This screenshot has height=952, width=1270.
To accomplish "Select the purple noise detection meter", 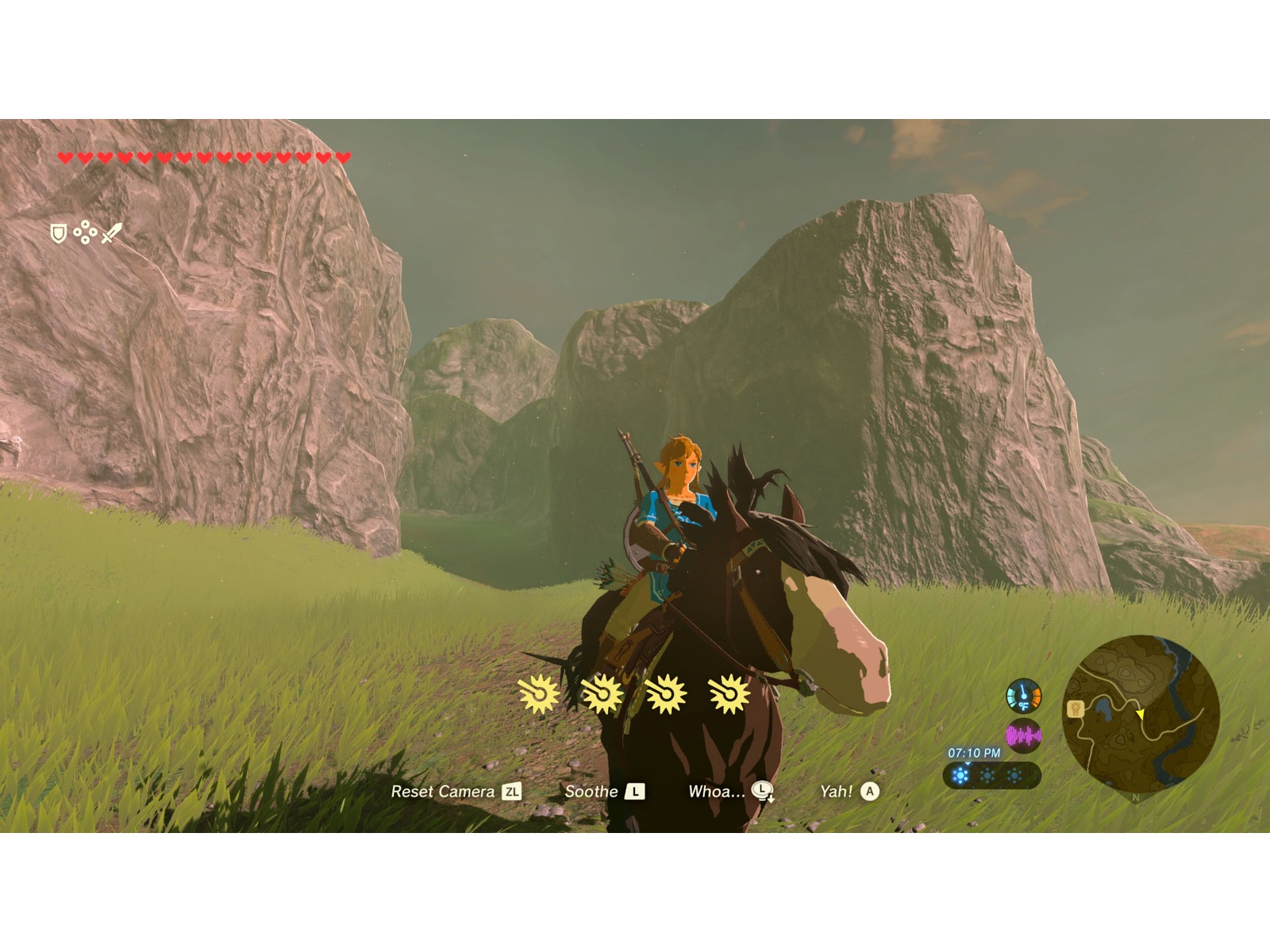I will click(x=1024, y=735).
